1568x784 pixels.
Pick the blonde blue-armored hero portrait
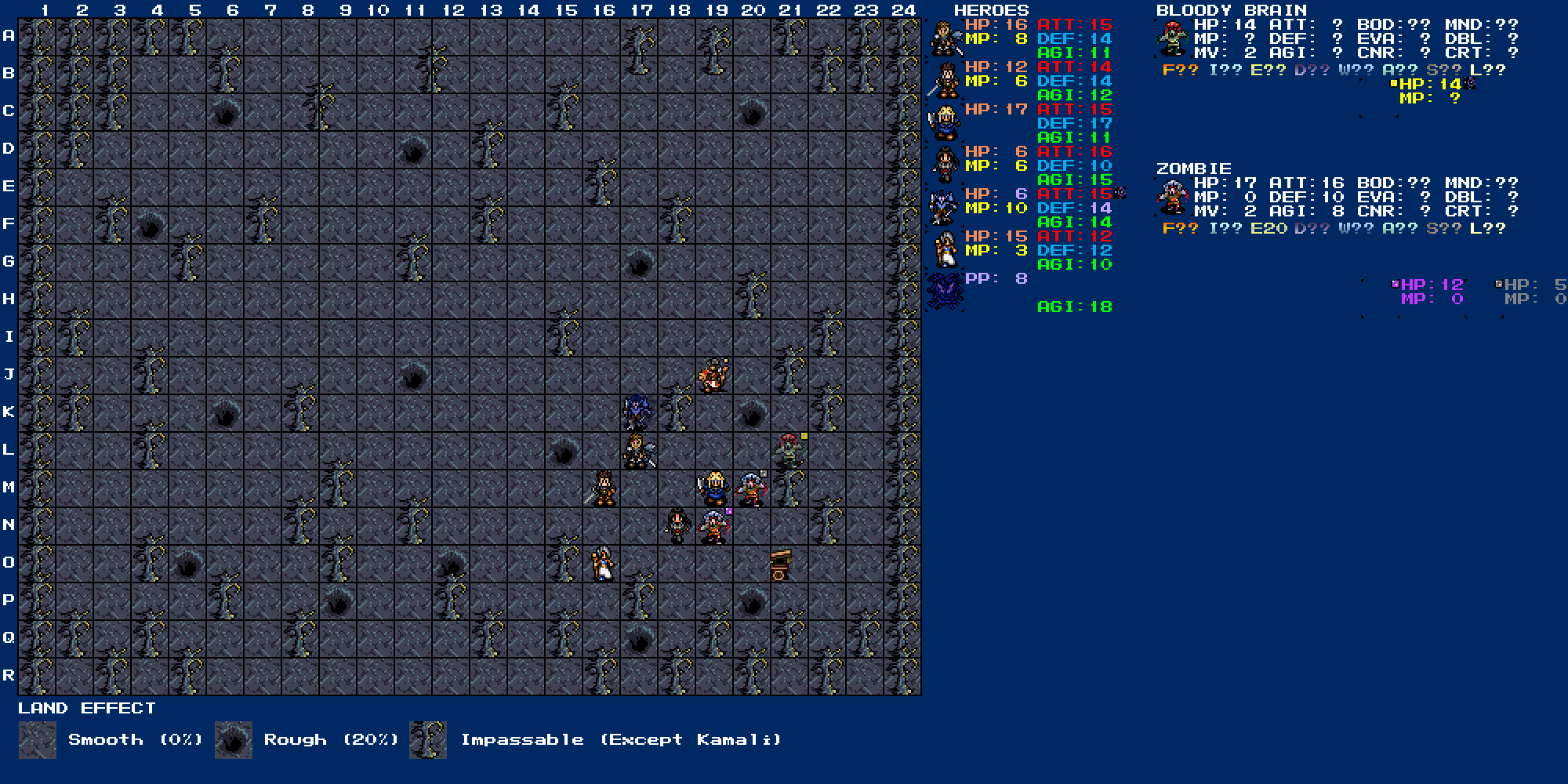tap(944, 123)
